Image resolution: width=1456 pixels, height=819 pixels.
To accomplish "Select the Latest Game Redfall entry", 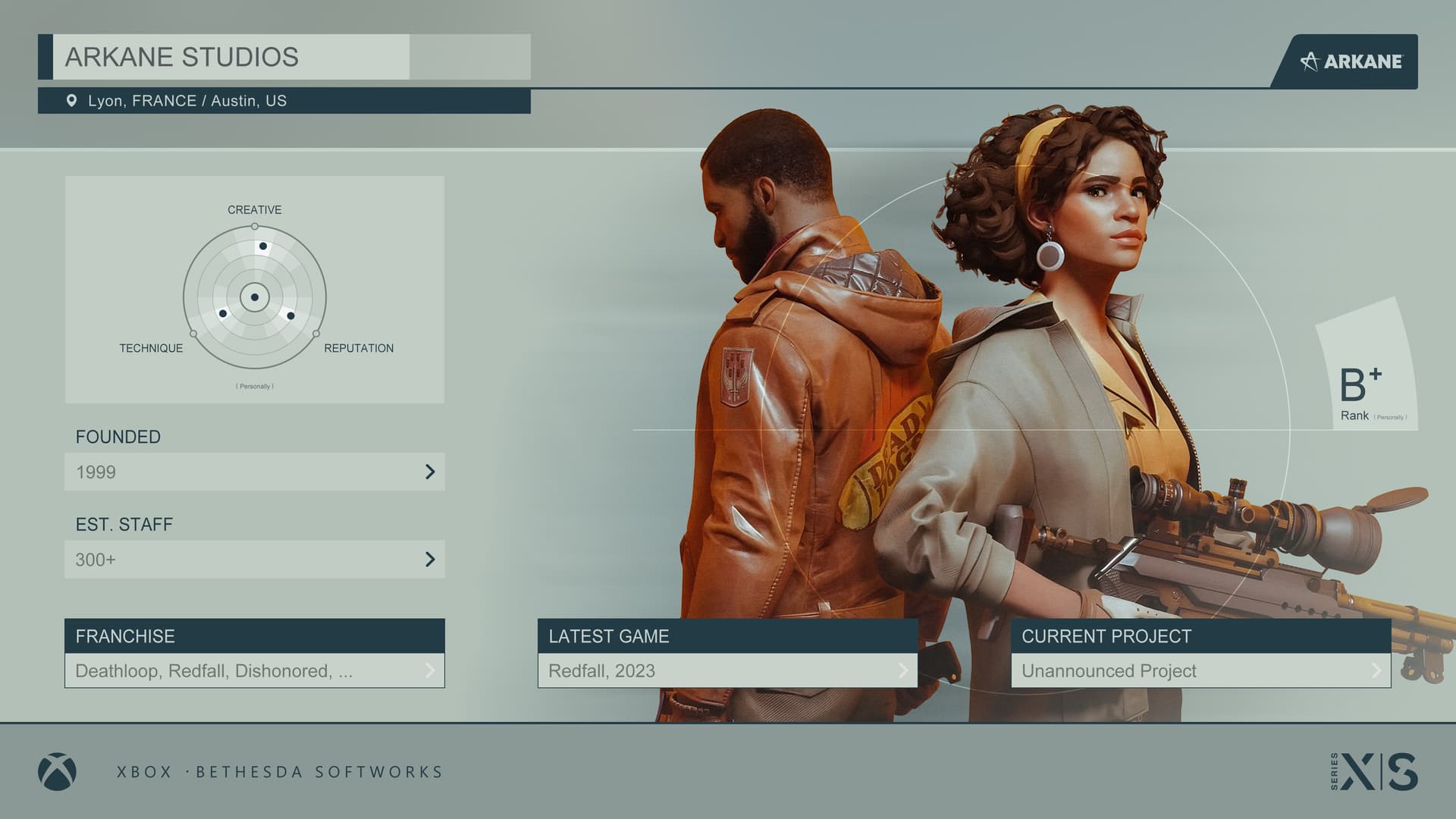I will click(x=727, y=670).
